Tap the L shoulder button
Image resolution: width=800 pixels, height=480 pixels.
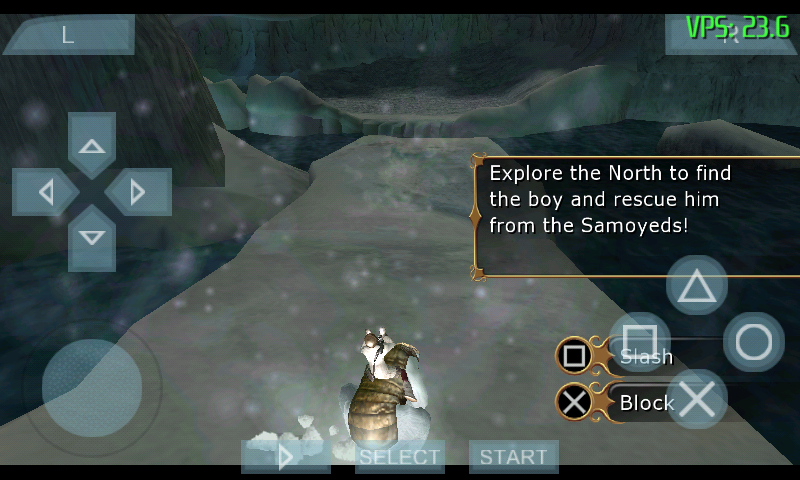coord(67,35)
